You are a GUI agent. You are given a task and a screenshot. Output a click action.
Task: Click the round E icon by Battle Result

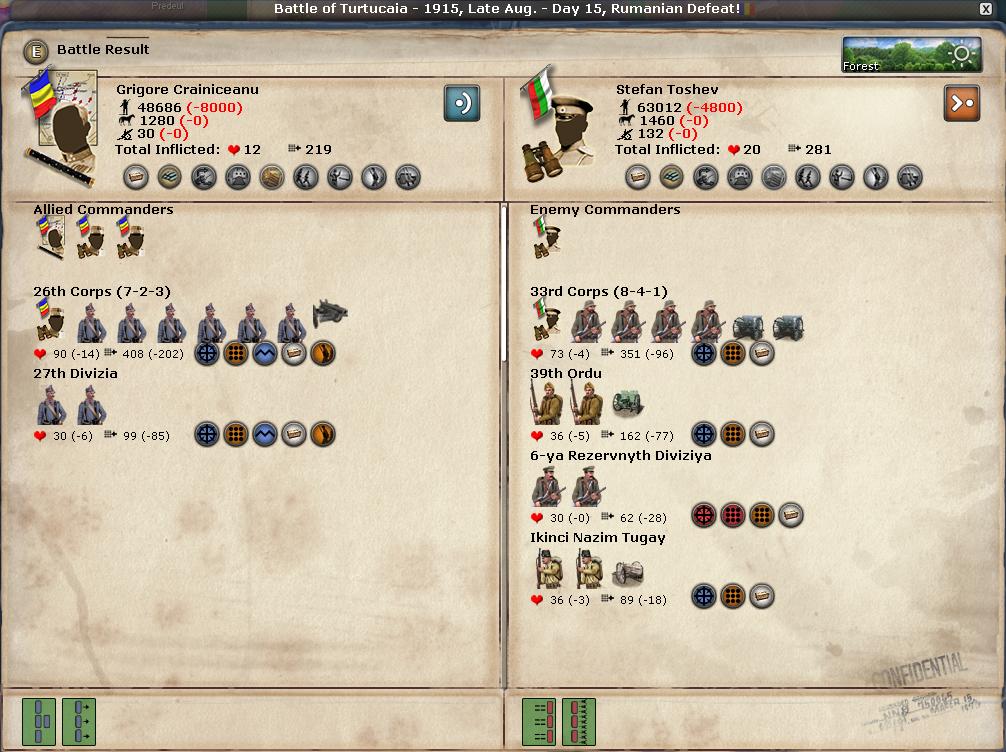(x=36, y=51)
